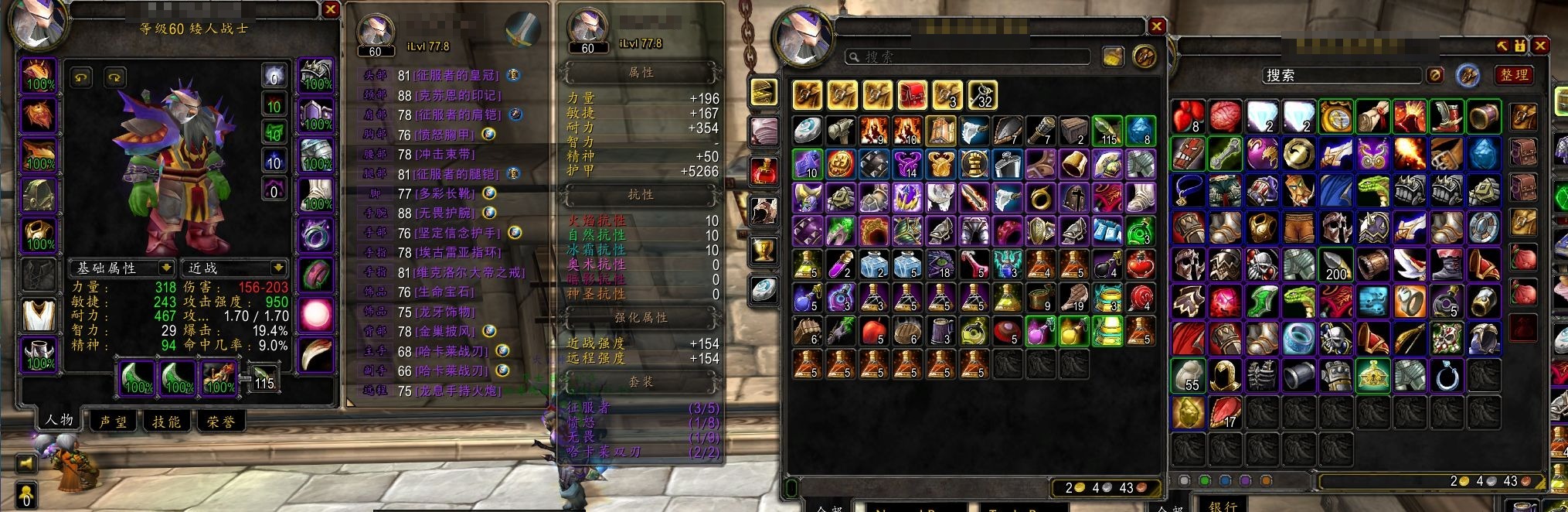Select the red apple in the bag

tap(873, 331)
